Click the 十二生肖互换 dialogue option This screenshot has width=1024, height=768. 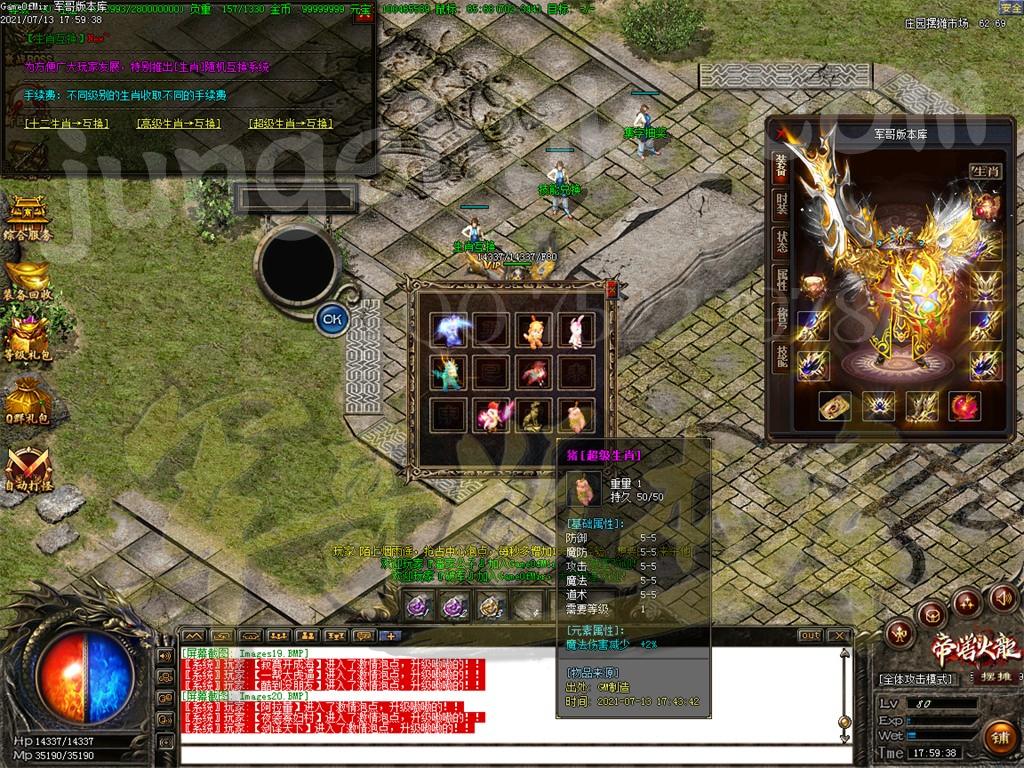click(x=65, y=124)
